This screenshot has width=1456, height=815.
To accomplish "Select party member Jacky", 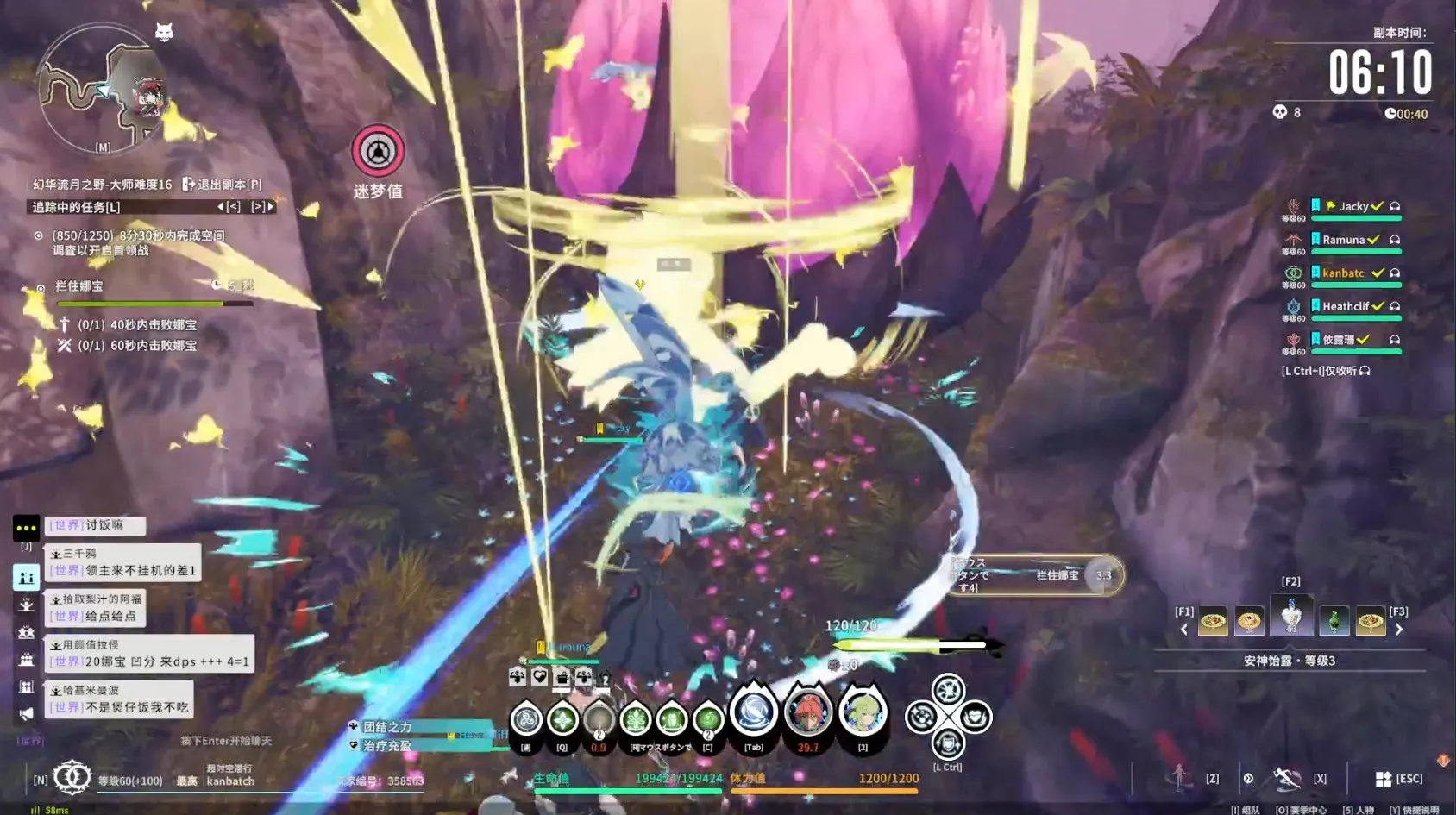I will (x=1352, y=207).
